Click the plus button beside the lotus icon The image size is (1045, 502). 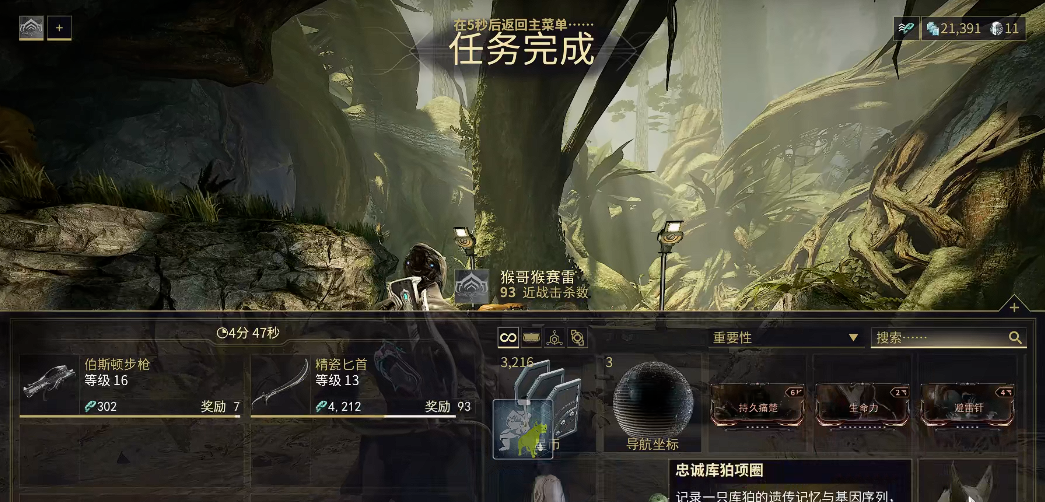59,28
